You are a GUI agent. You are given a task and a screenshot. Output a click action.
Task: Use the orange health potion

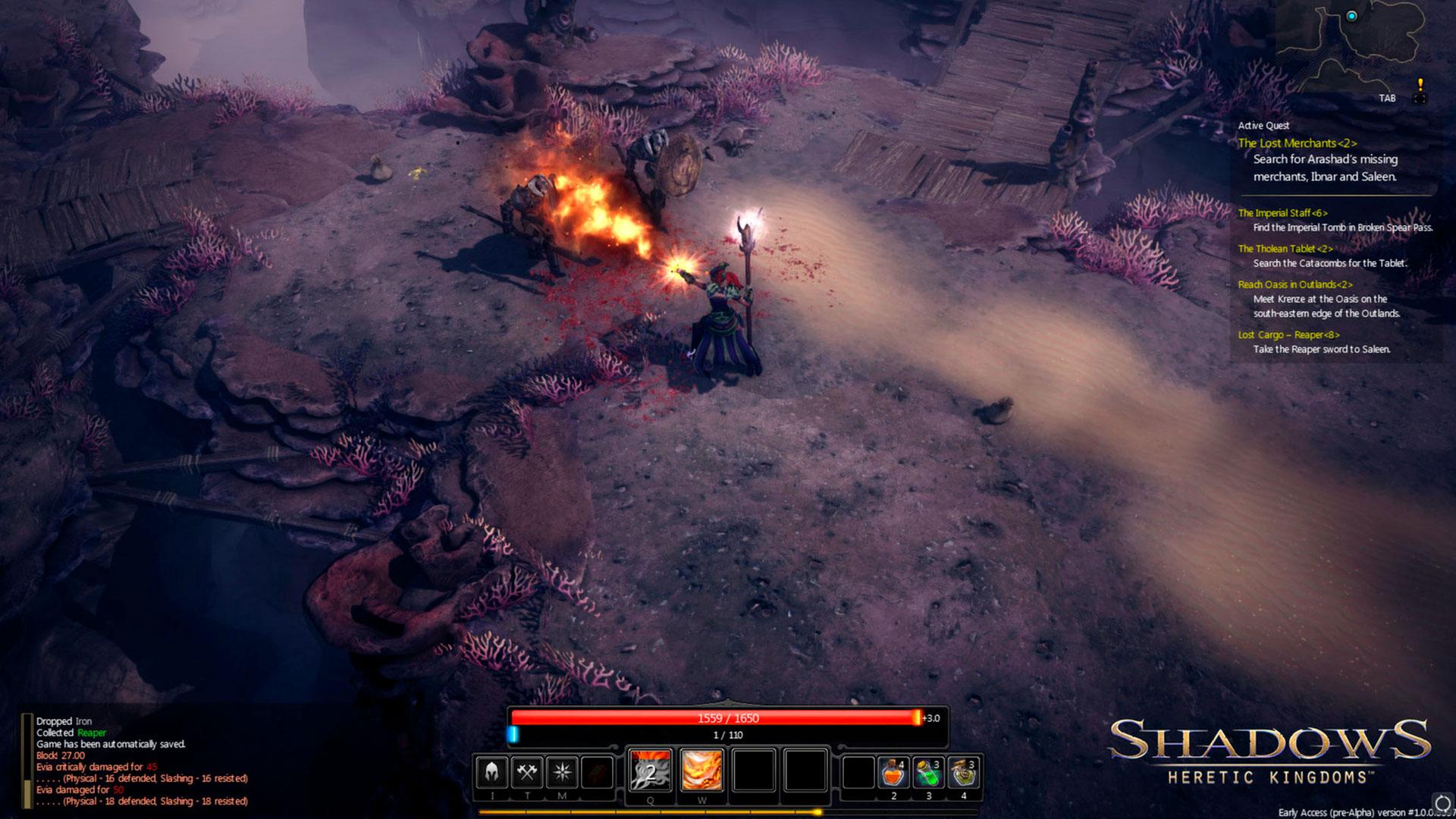(x=893, y=773)
